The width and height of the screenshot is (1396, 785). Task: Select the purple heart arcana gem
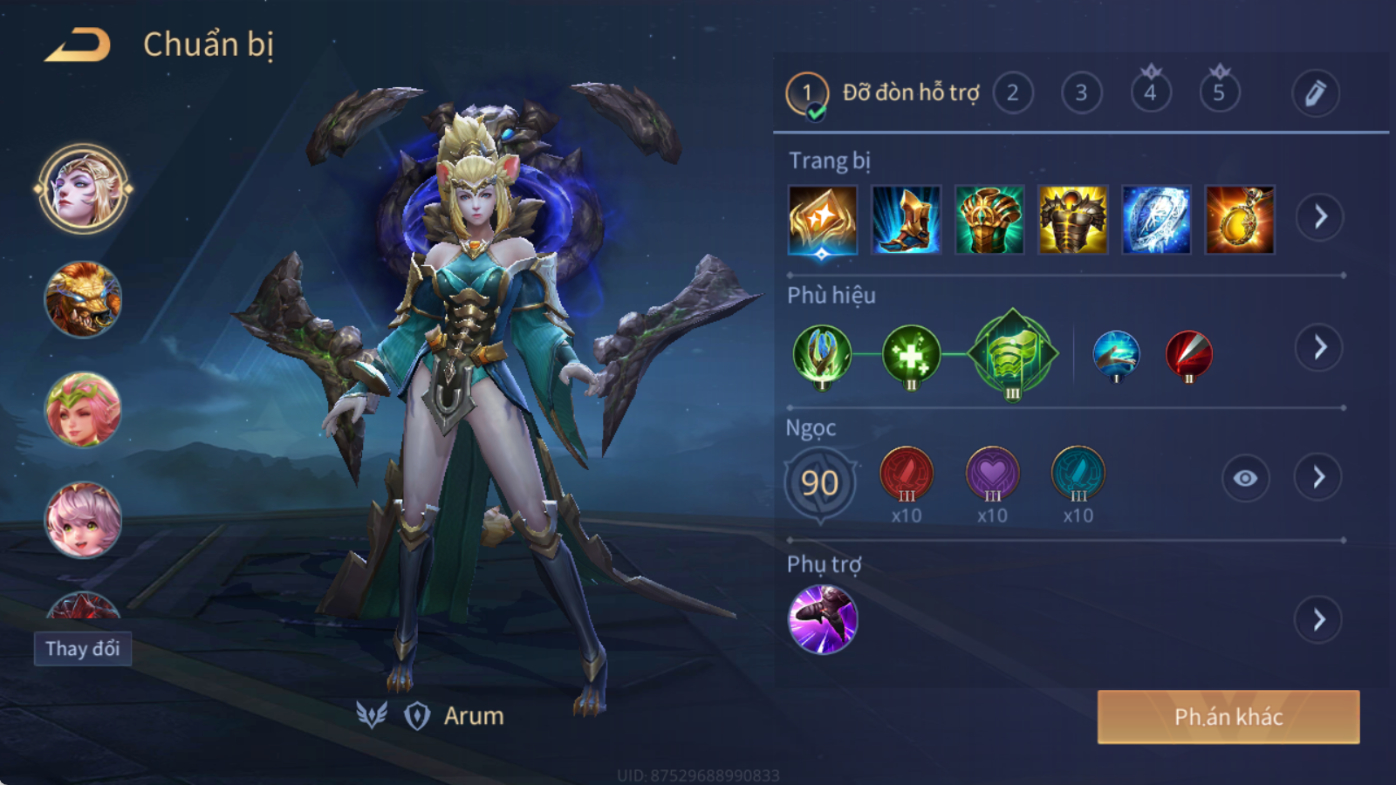coord(992,474)
